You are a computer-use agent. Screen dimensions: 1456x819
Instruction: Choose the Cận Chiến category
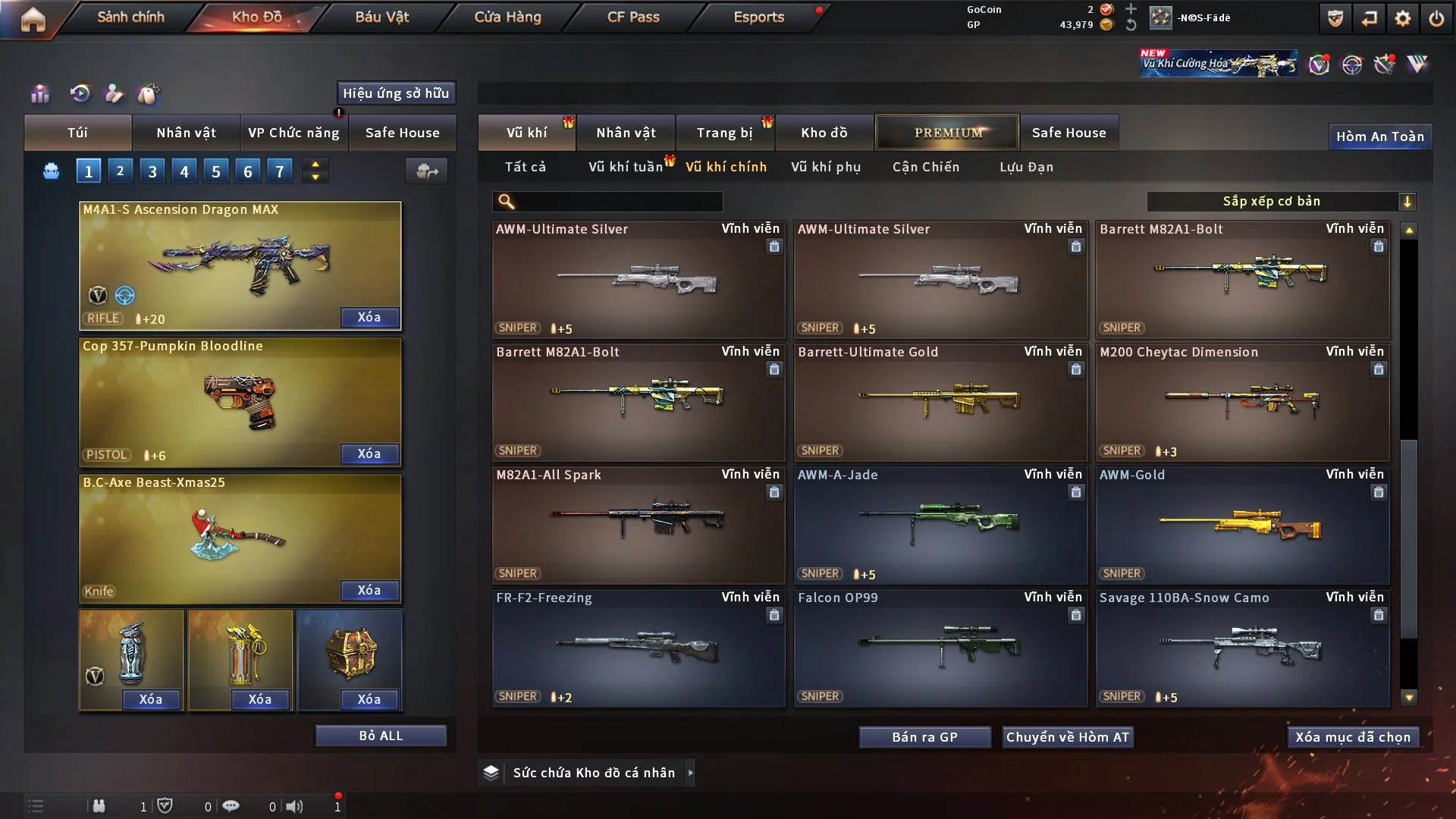pyautogui.click(x=926, y=167)
